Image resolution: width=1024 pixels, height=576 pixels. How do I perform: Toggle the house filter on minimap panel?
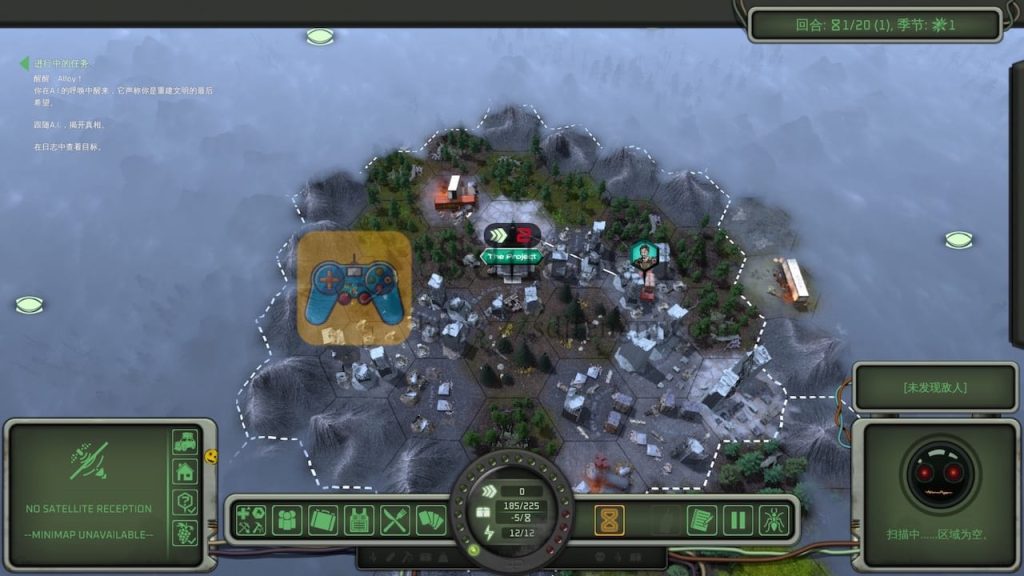pyautogui.click(x=185, y=471)
